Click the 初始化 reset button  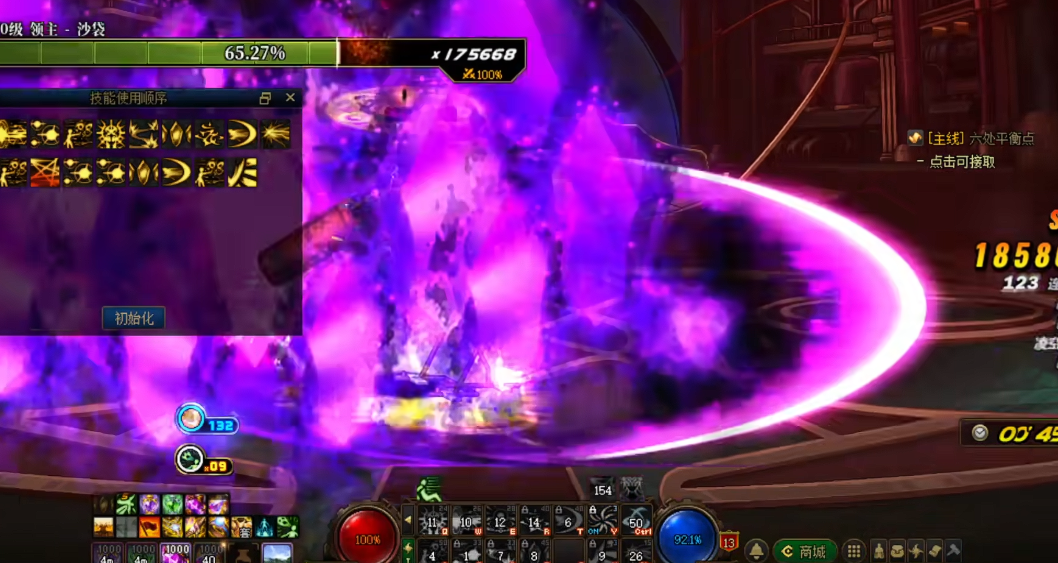click(x=133, y=318)
